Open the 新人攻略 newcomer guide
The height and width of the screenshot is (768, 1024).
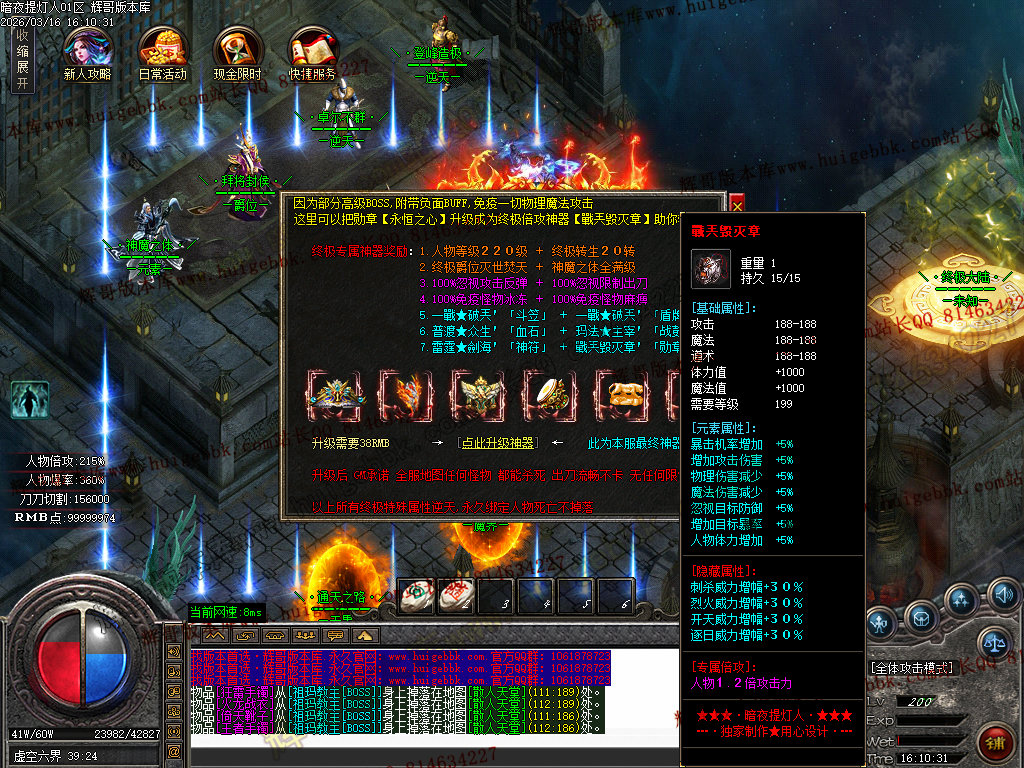(87, 48)
